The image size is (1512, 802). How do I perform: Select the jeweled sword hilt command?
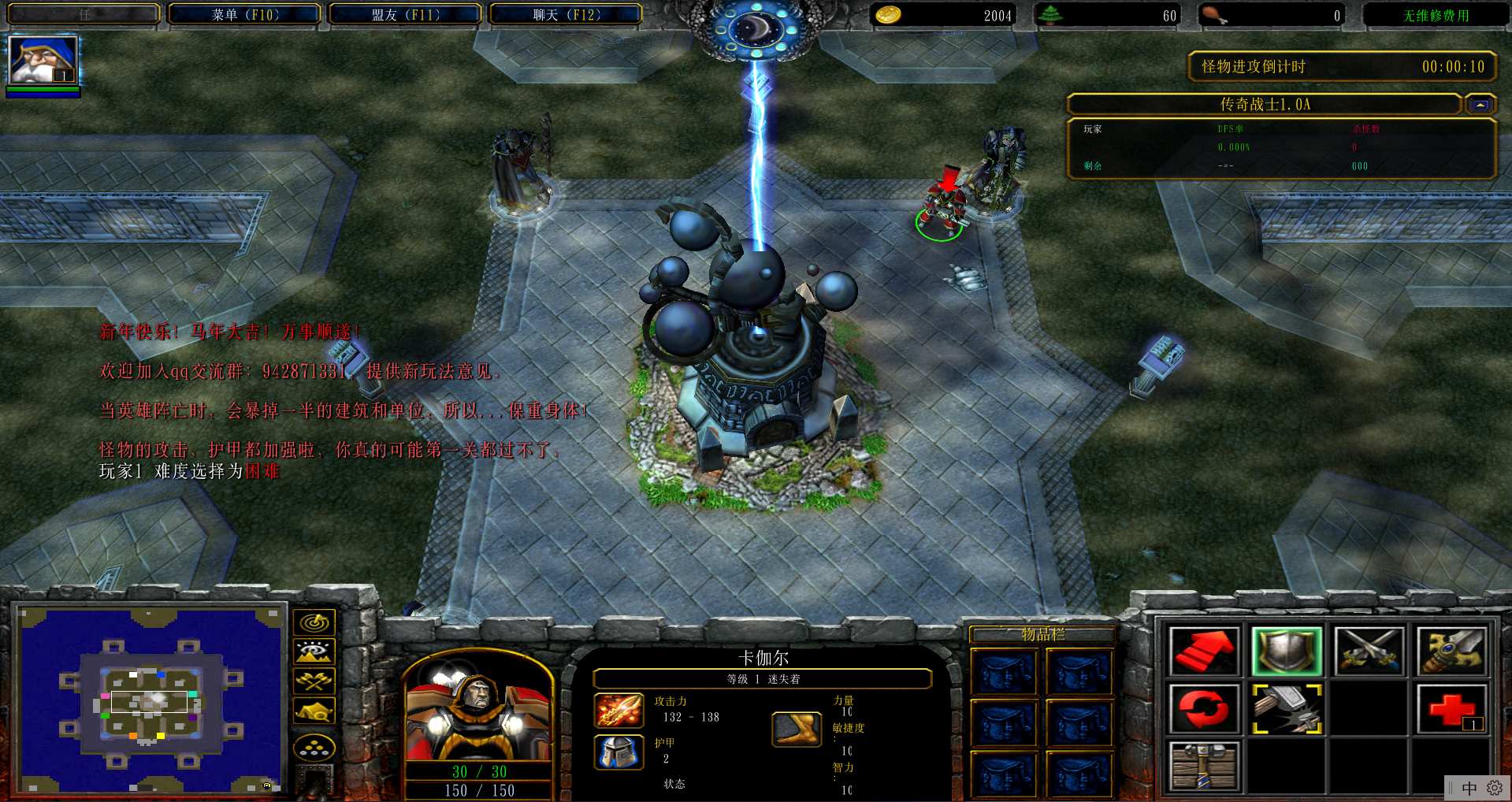[1452, 652]
